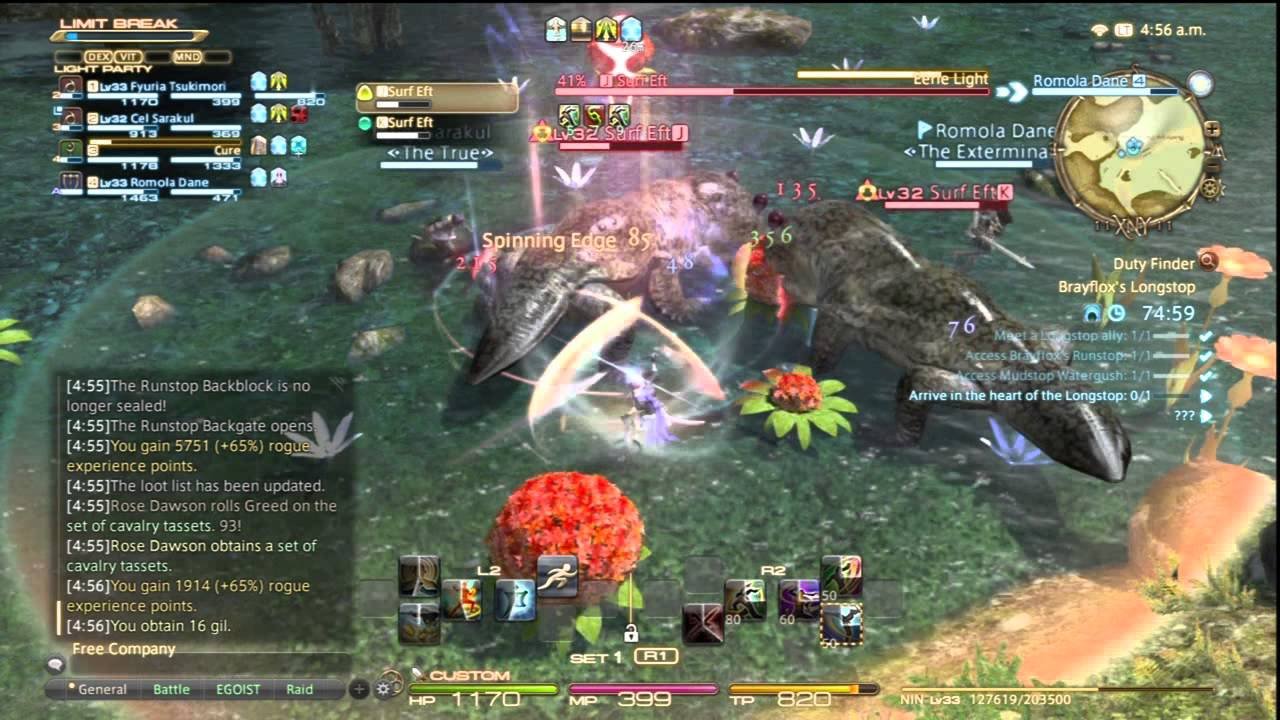This screenshot has height=720, width=1280.
Task: Open chat settings with the gear icon
Action: click(x=383, y=689)
